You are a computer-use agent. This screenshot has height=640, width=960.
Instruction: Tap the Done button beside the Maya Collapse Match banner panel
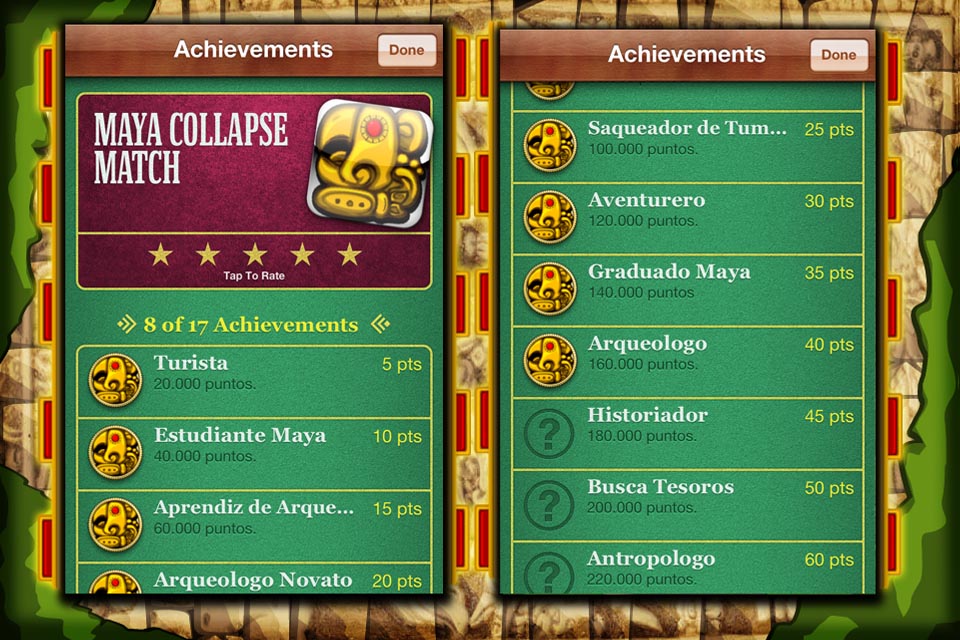point(407,50)
